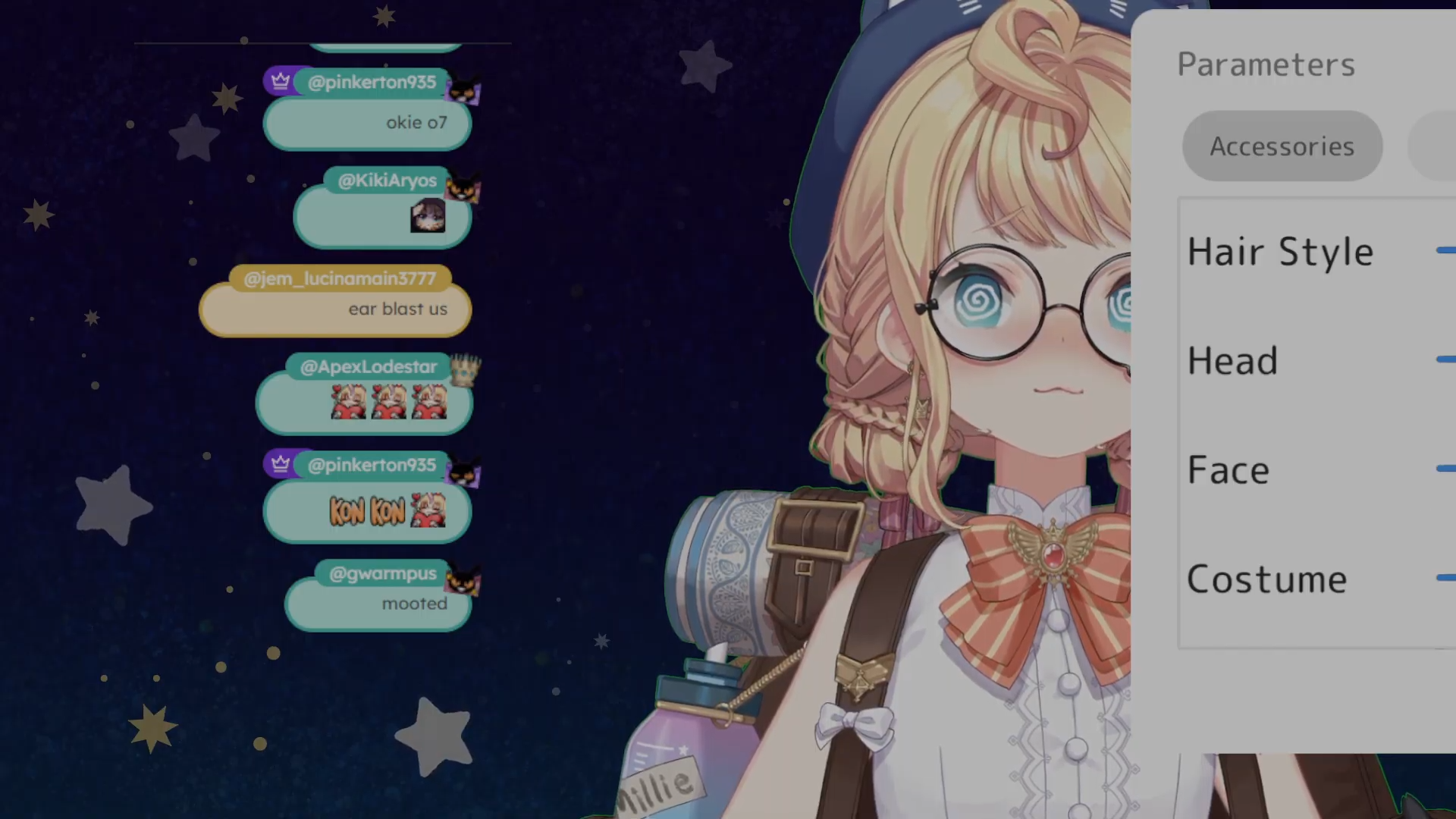Select the Accessories tab
The width and height of the screenshot is (1456, 819).
pos(1282,146)
